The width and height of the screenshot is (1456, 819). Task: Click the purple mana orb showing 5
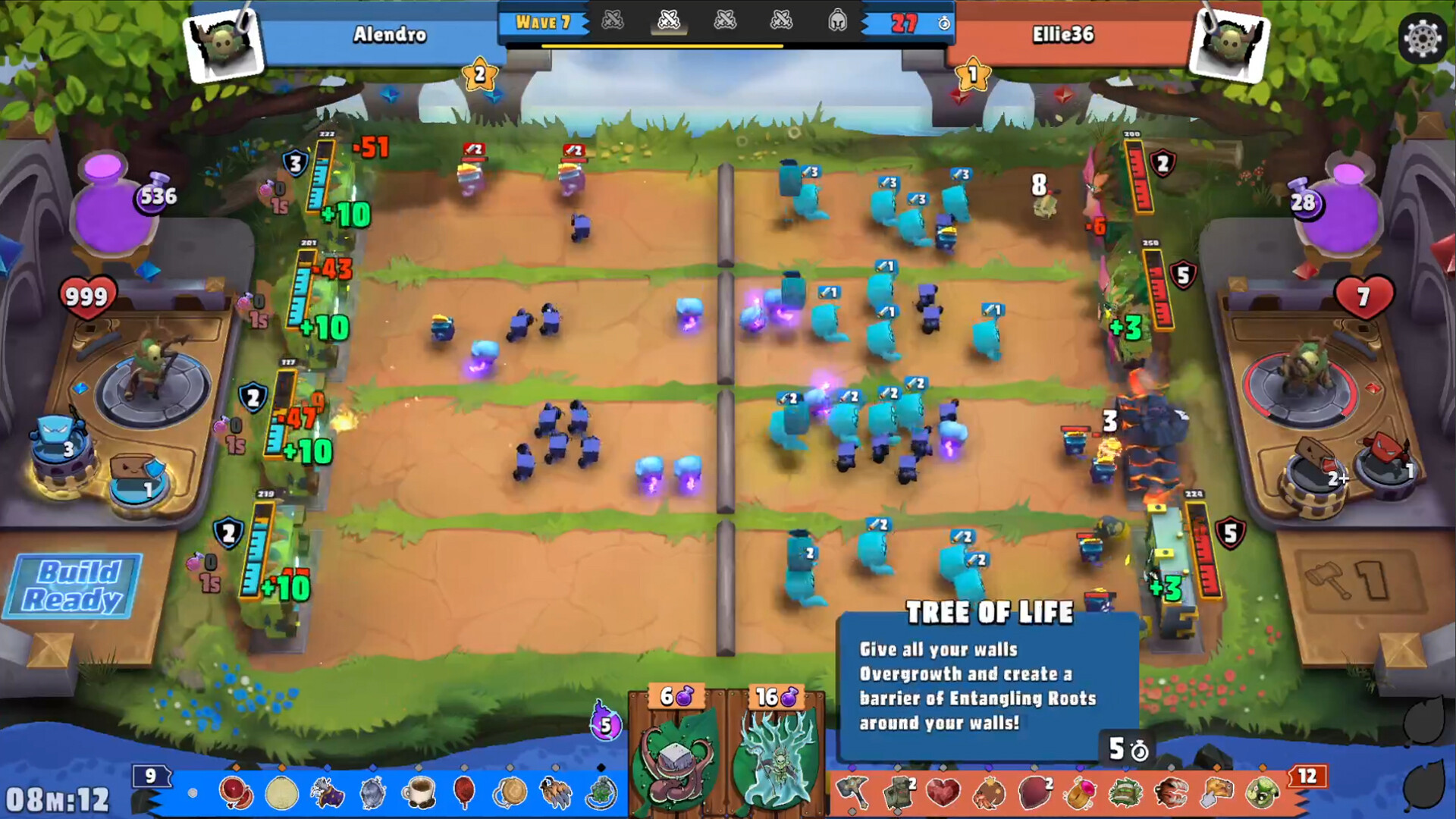coord(605,726)
